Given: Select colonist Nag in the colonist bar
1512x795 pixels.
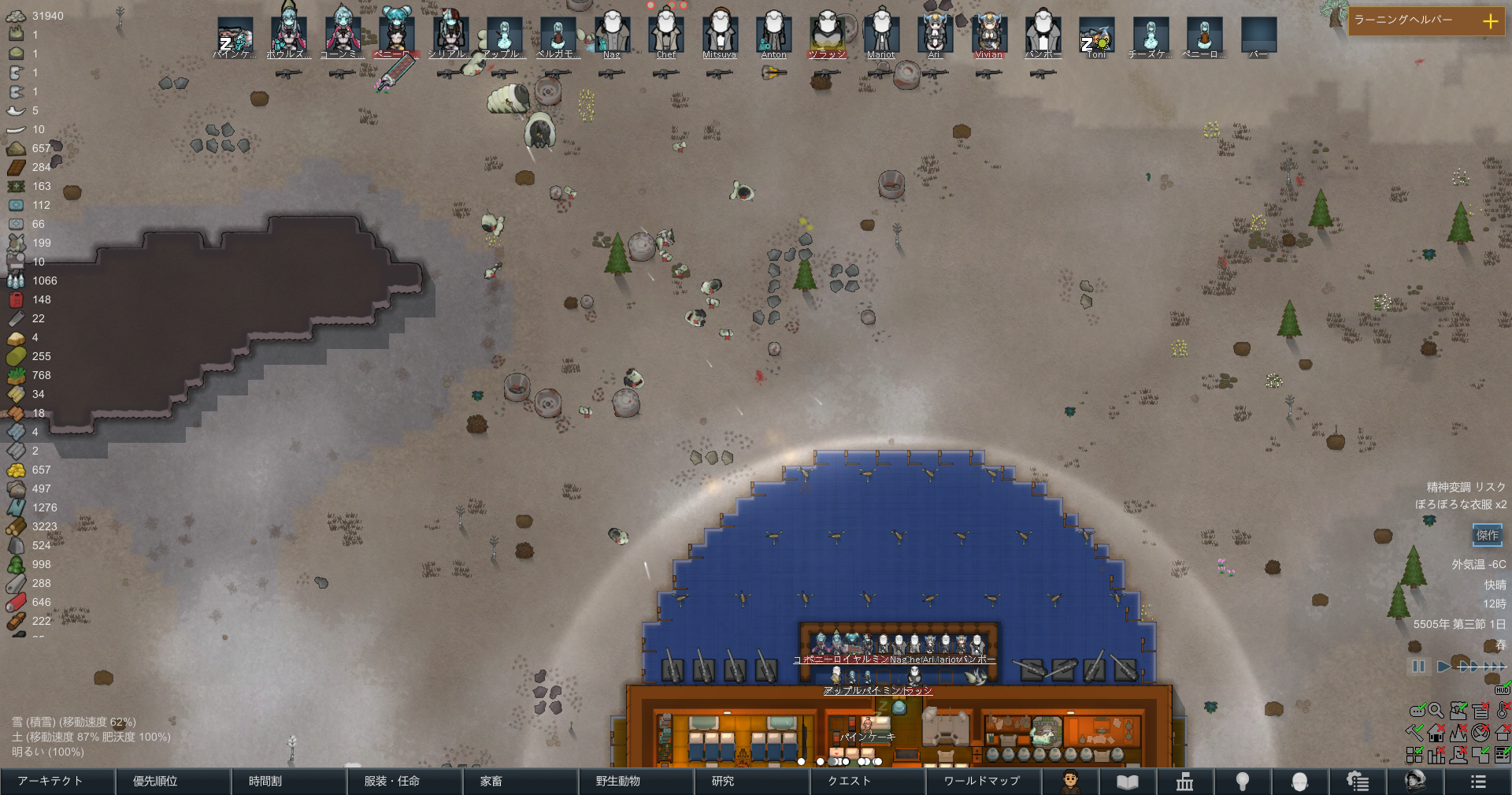Looking at the screenshot, I should (612, 35).
